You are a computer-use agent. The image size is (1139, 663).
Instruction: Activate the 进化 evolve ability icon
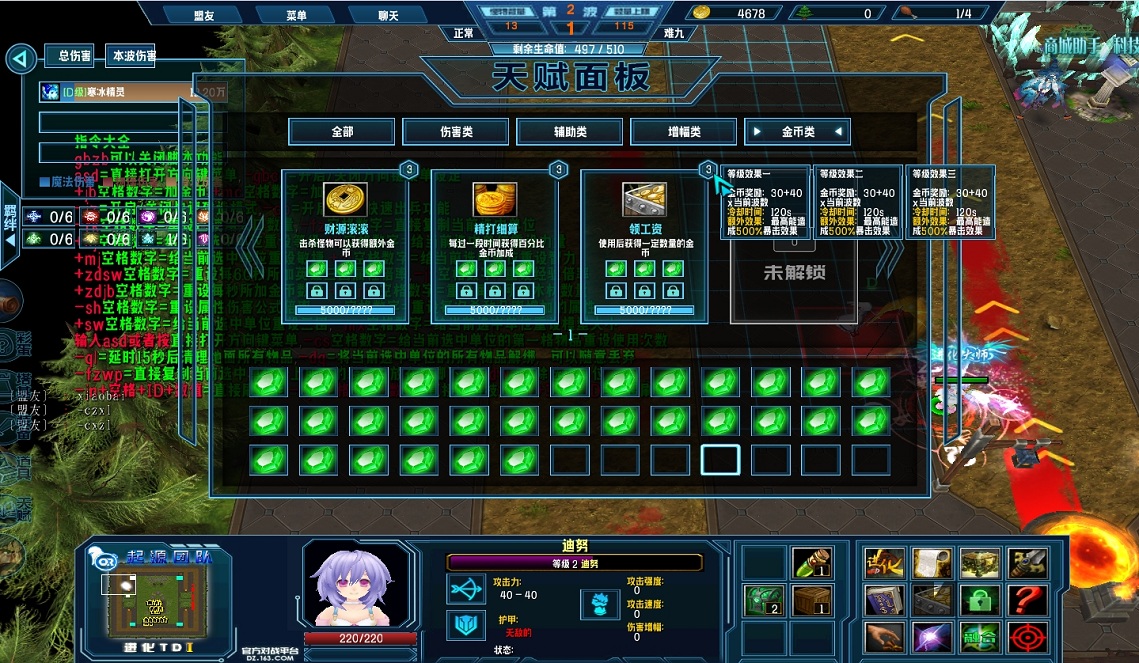[x=884, y=563]
